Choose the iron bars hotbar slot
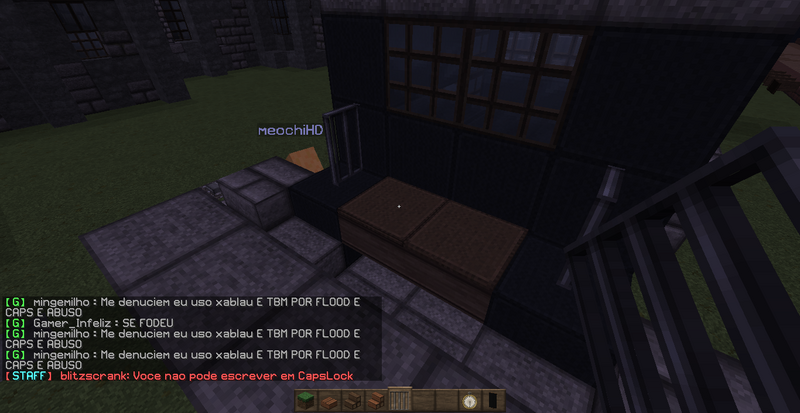800x413 pixels. click(x=400, y=401)
